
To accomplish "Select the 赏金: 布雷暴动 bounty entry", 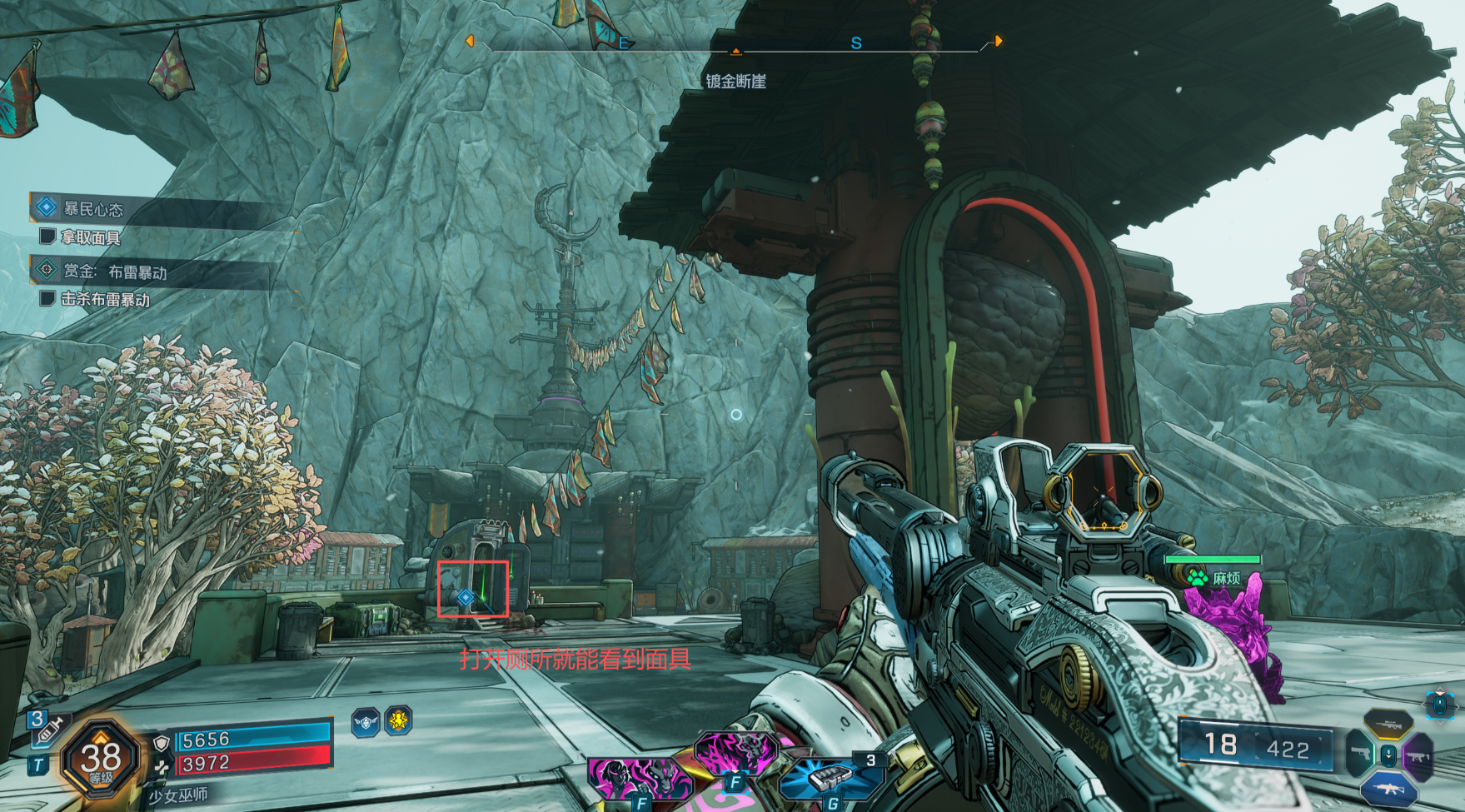I will [x=114, y=271].
